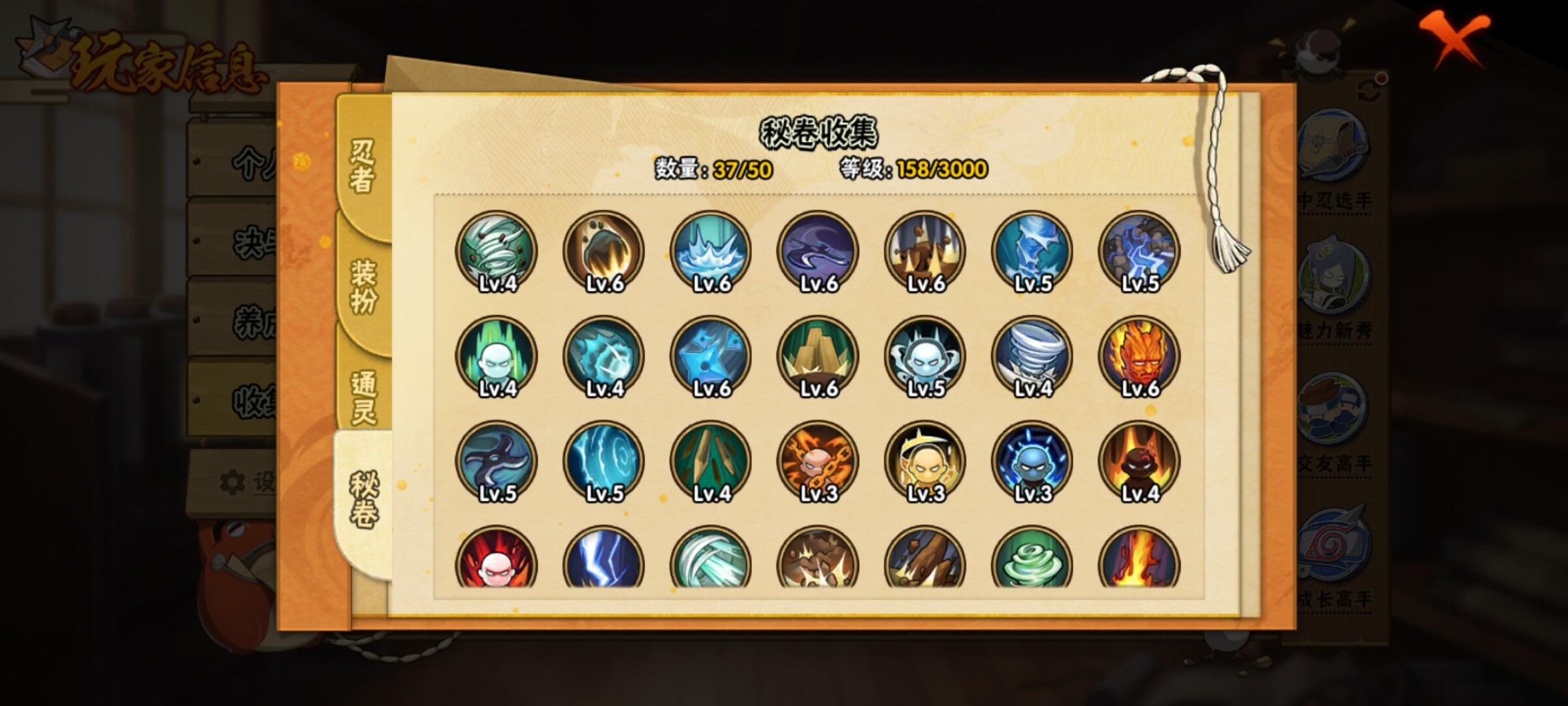Image resolution: width=1568 pixels, height=706 pixels.
Task: Close the player info screen
Action: pos(1454,38)
